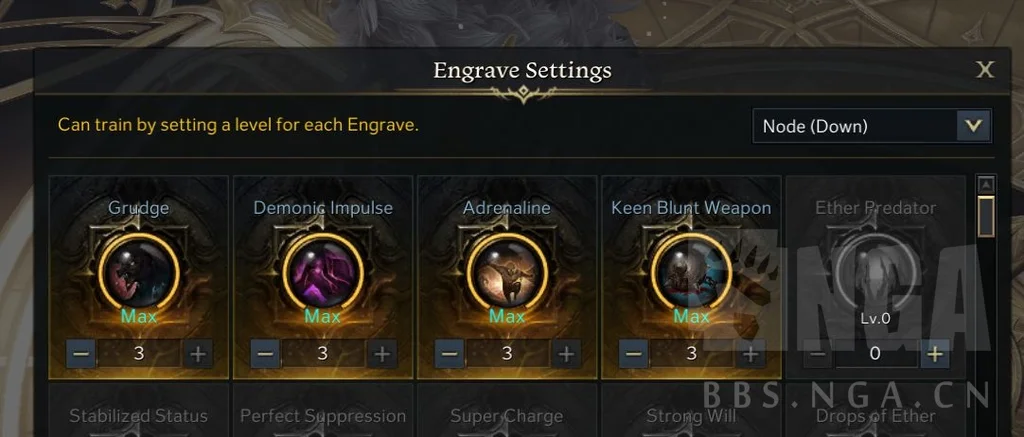Lower the Demonic Impulse level

[265, 353]
